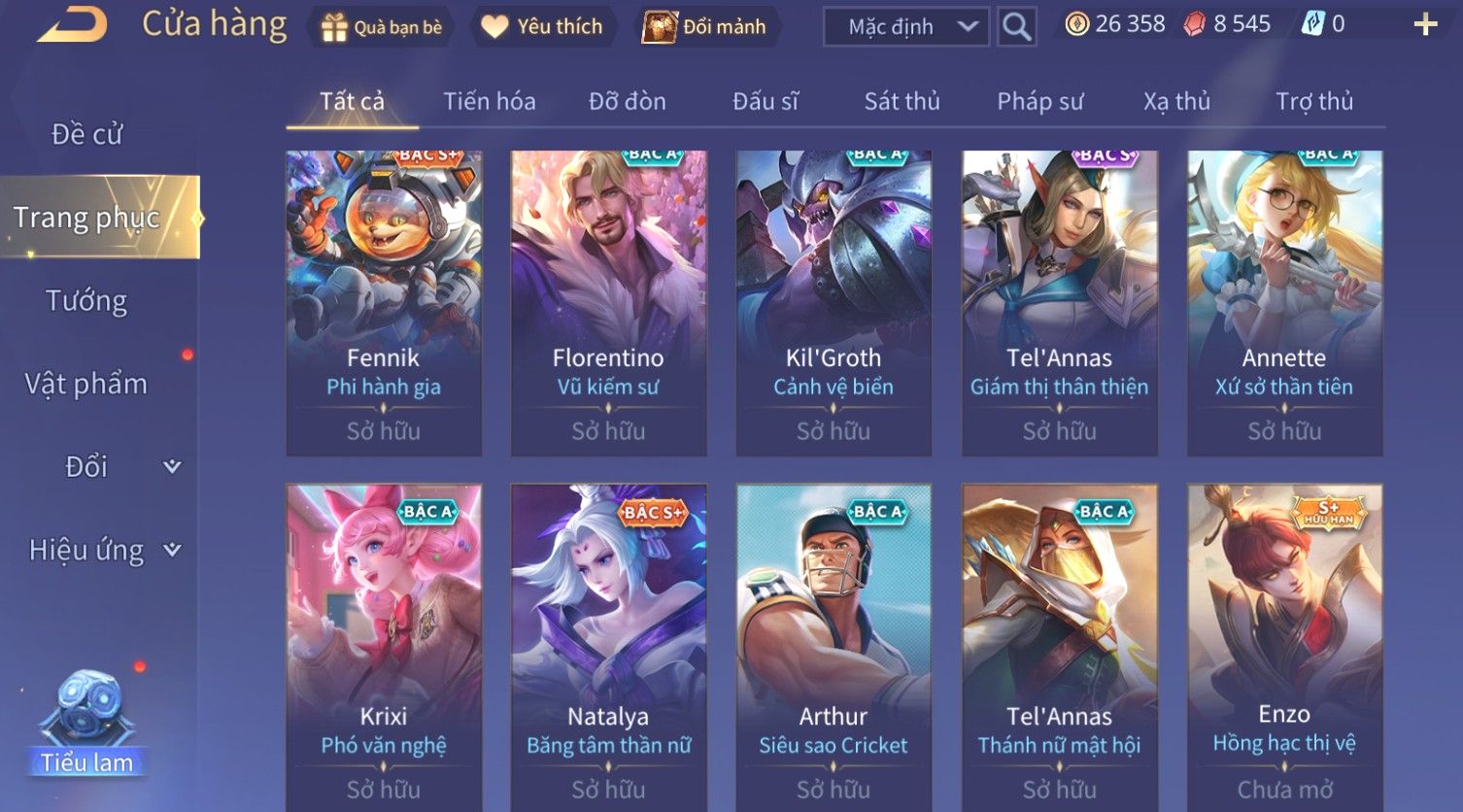Screen dimensions: 1463x812
Task: Open Quà bạn bè gift menu
Action: (x=381, y=27)
